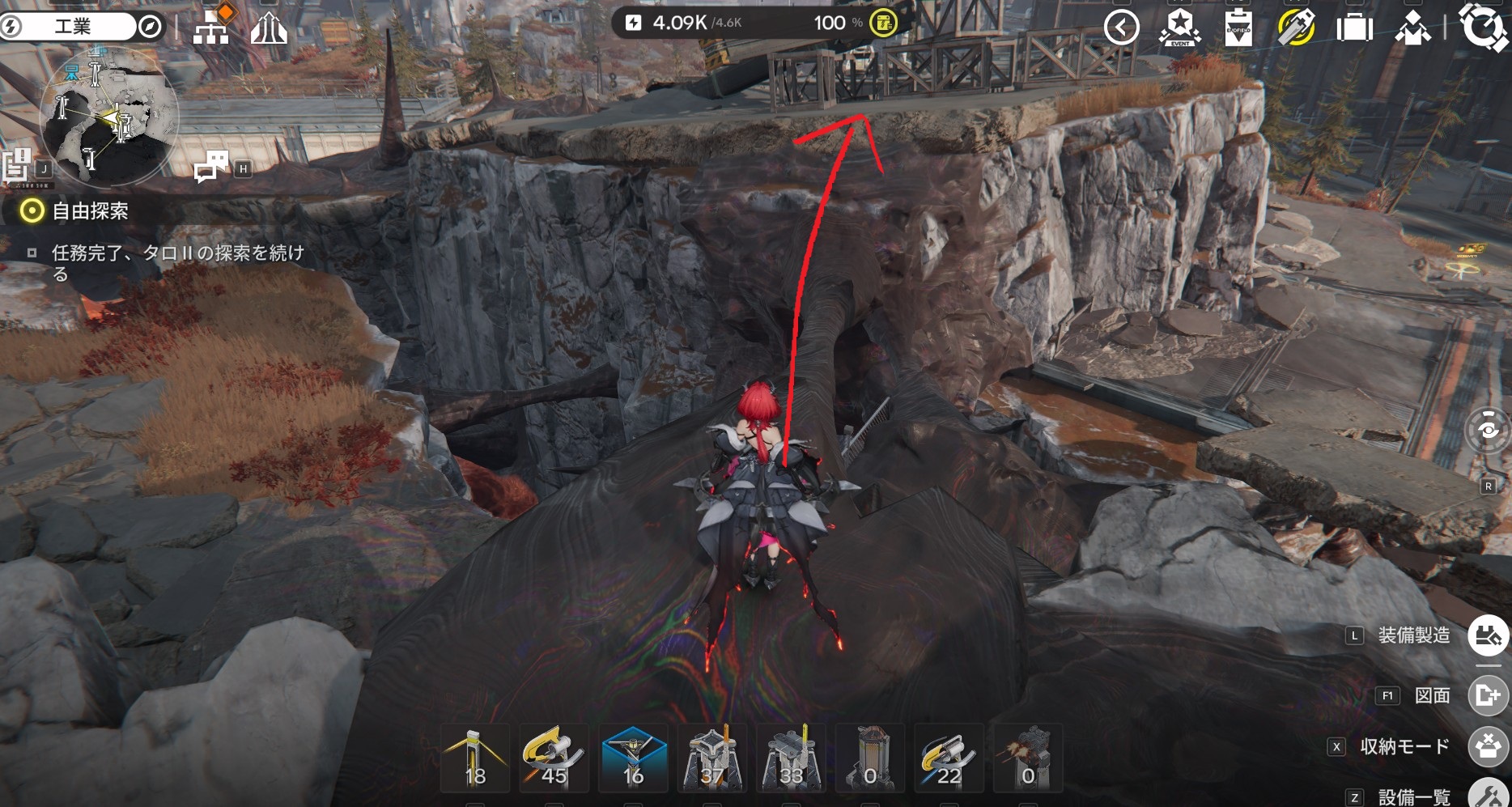Open the 図面 blueprint button

click(1488, 695)
